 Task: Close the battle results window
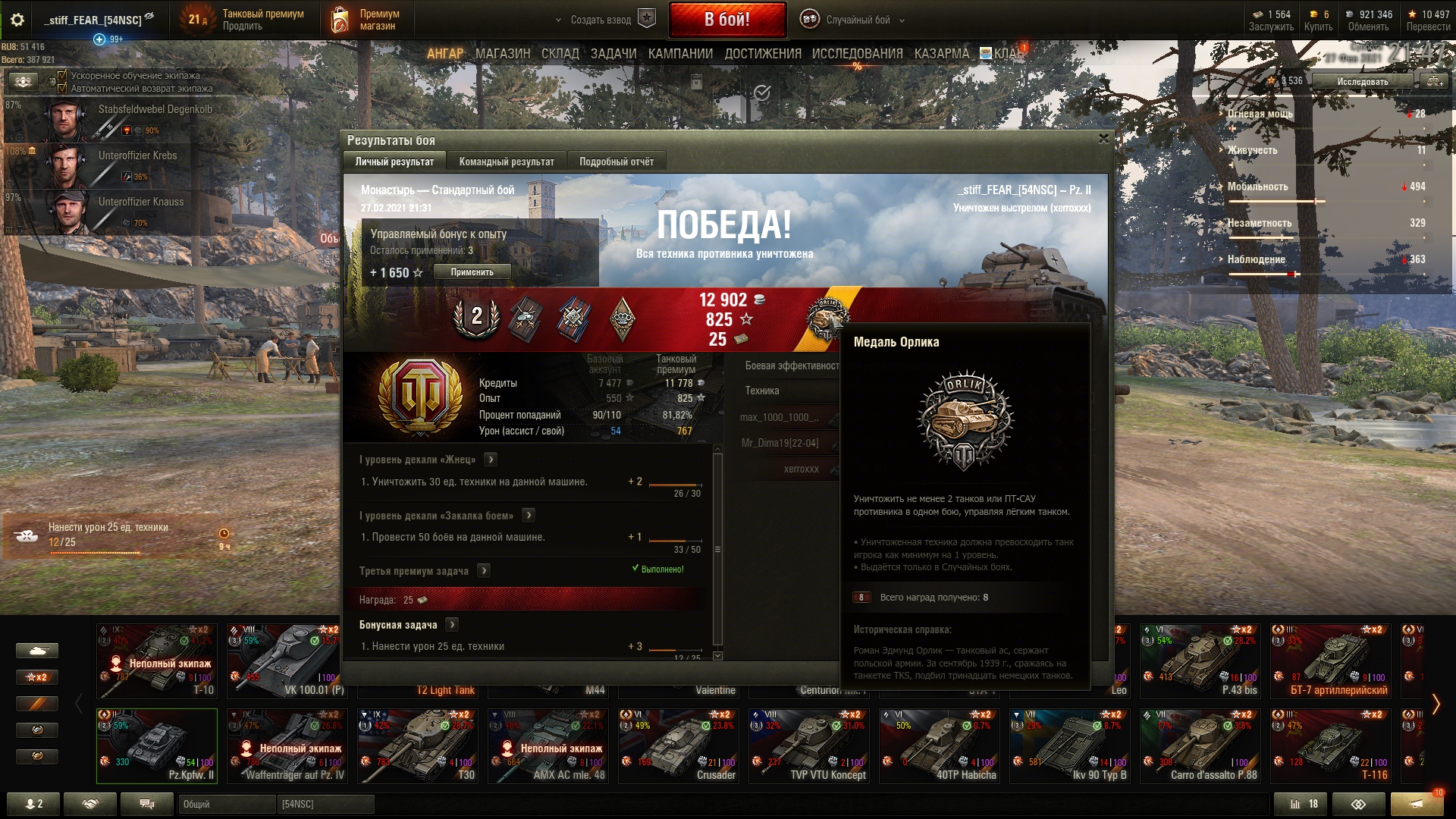pyautogui.click(x=1103, y=139)
